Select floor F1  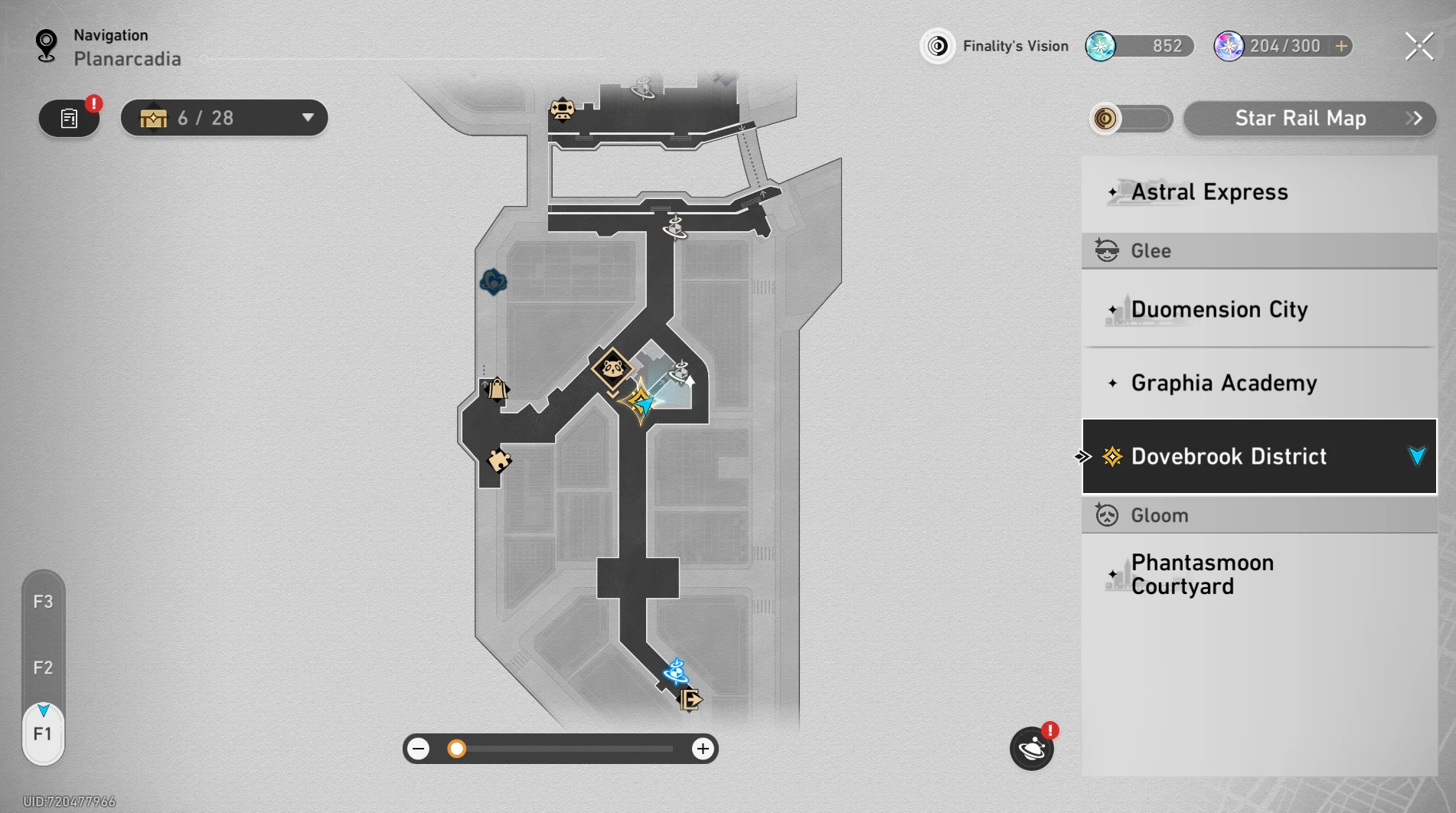[x=43, y=734]
